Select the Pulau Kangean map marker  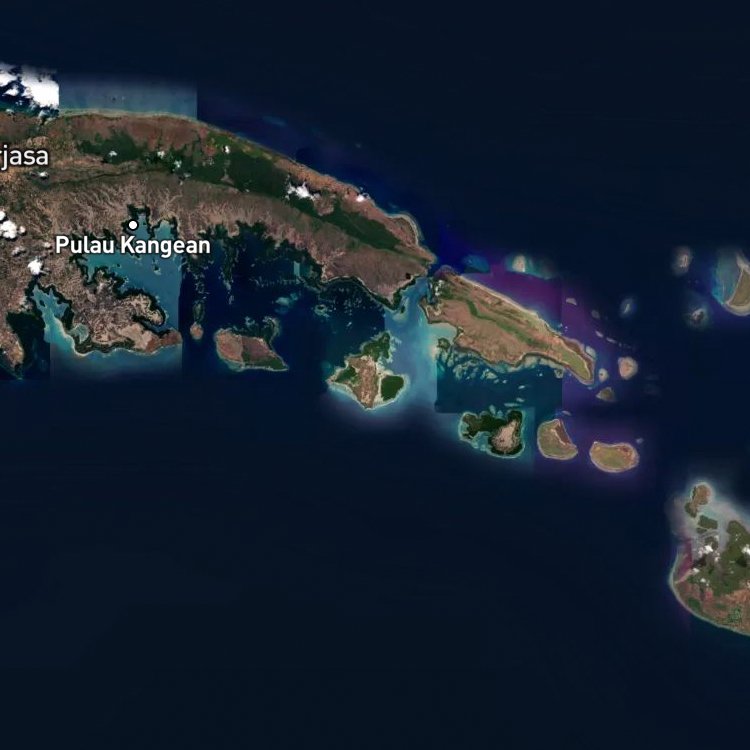point(132,225)
